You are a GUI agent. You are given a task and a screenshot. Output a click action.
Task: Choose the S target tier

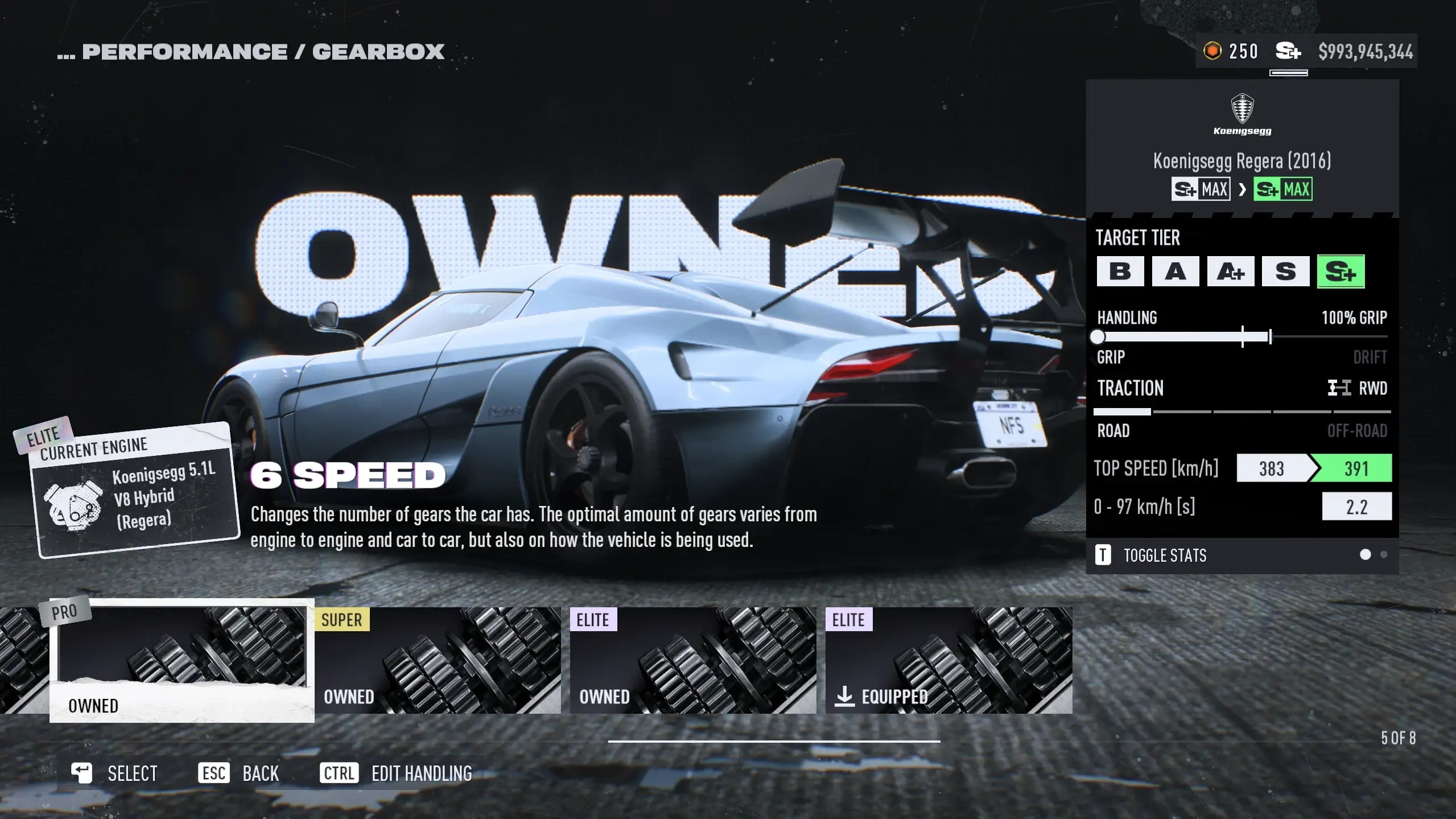point(1285,271)
